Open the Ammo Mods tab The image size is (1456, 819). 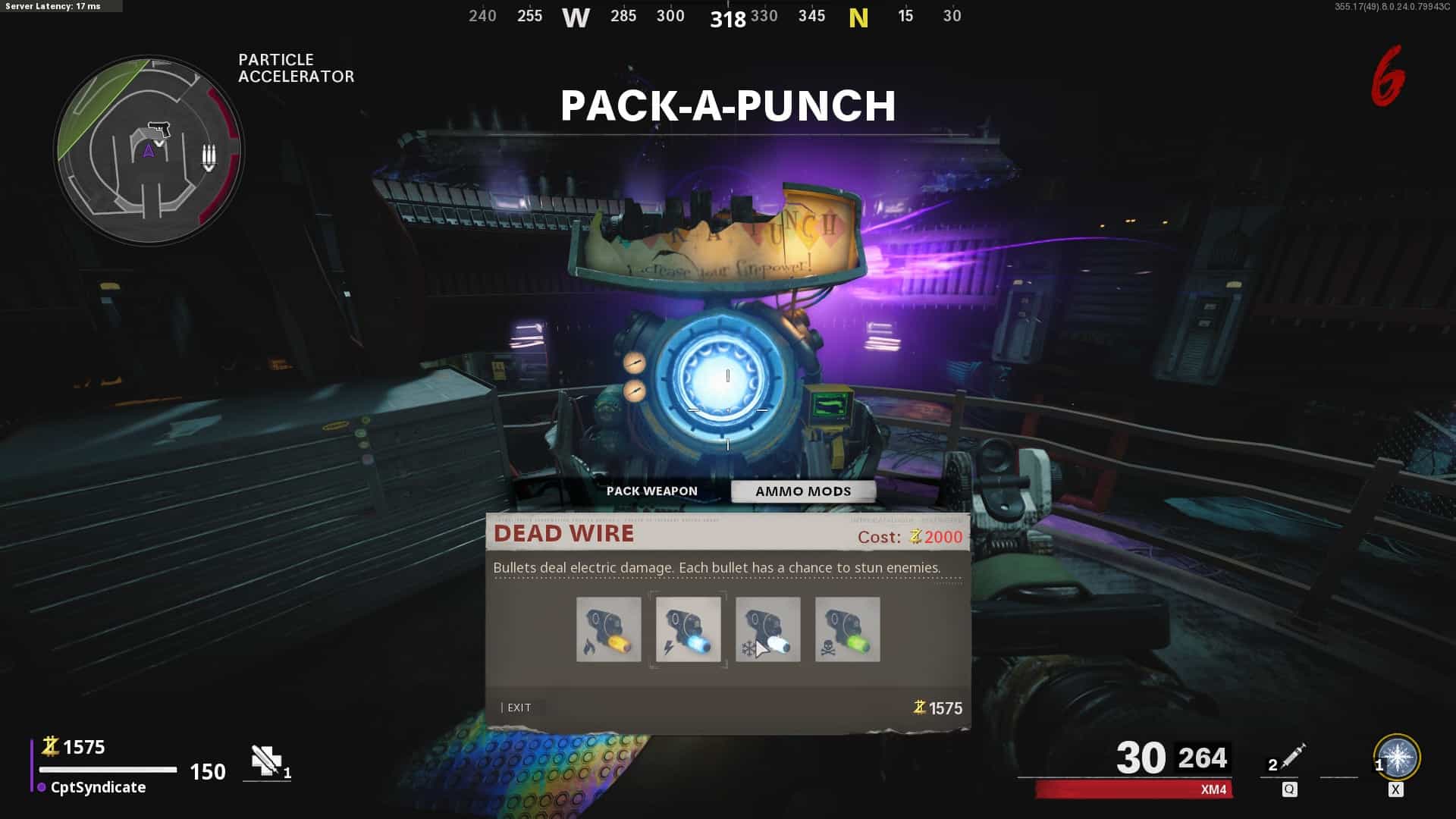(803, 491)
